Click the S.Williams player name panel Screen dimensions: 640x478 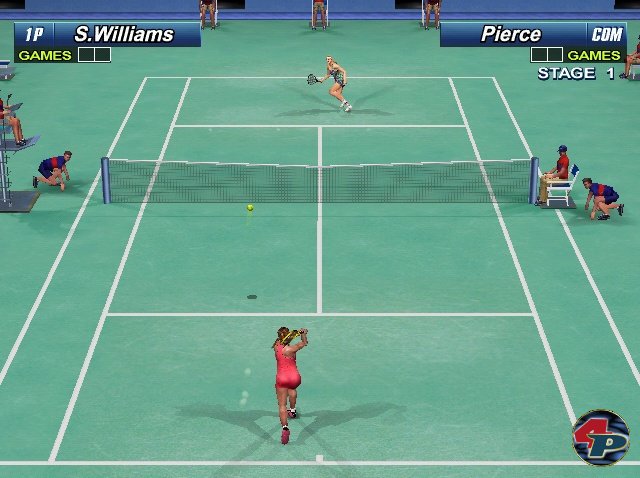[x=124, y=35]
